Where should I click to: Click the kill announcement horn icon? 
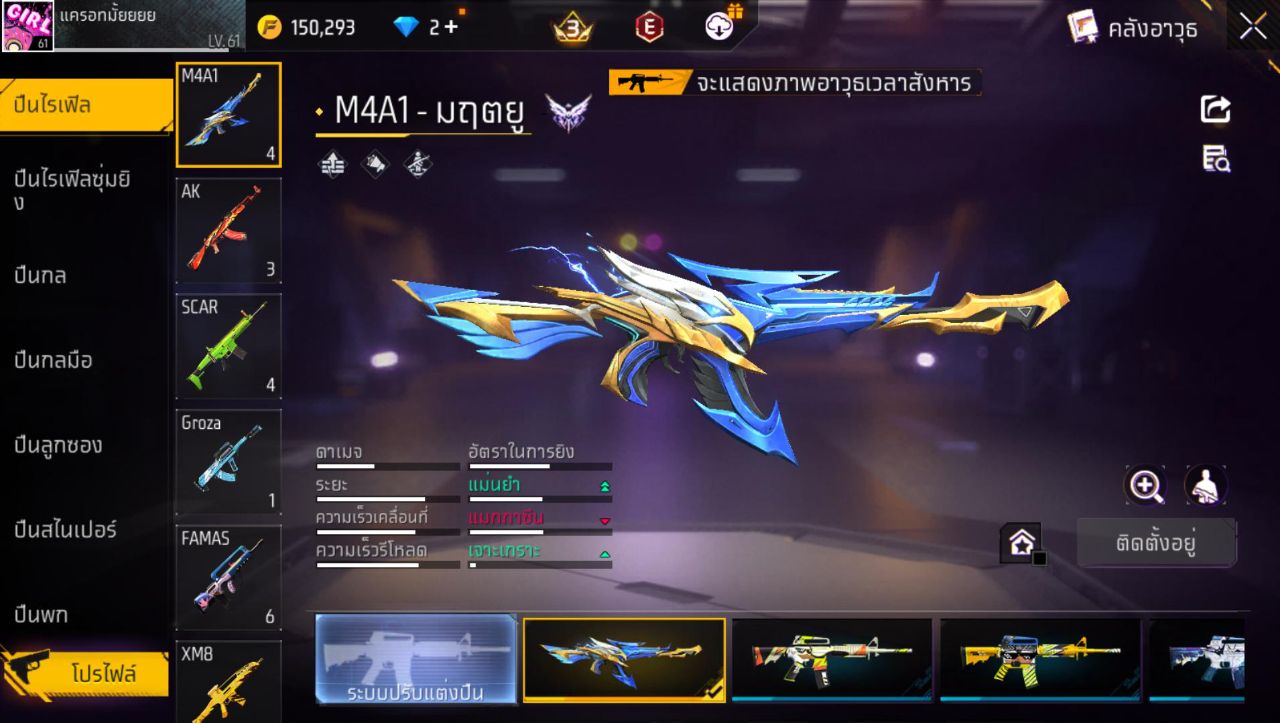pos(375,163)
